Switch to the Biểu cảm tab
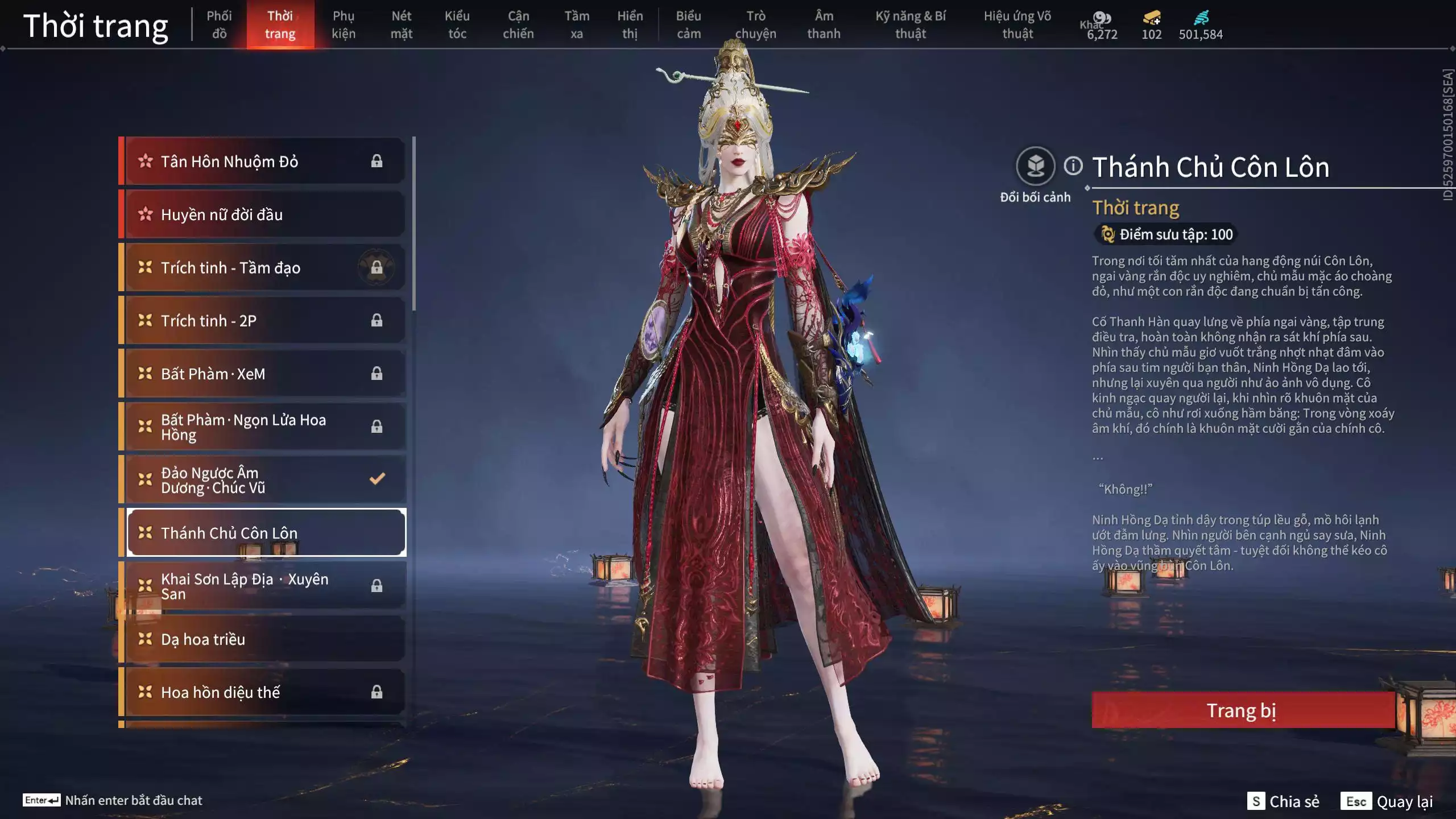The image size is (1456, 819). pyautogui.click(x=688, y=24)
